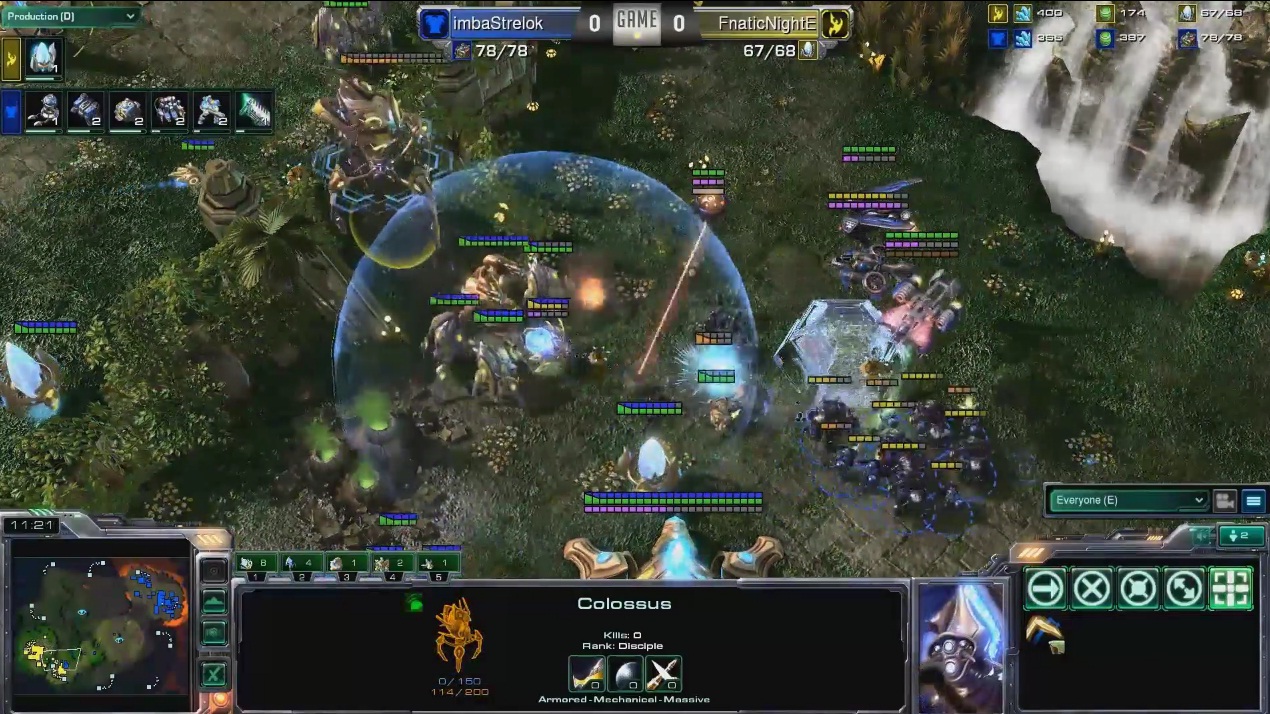
Task: Select control group 3 tab
Action: coord(346,564)
